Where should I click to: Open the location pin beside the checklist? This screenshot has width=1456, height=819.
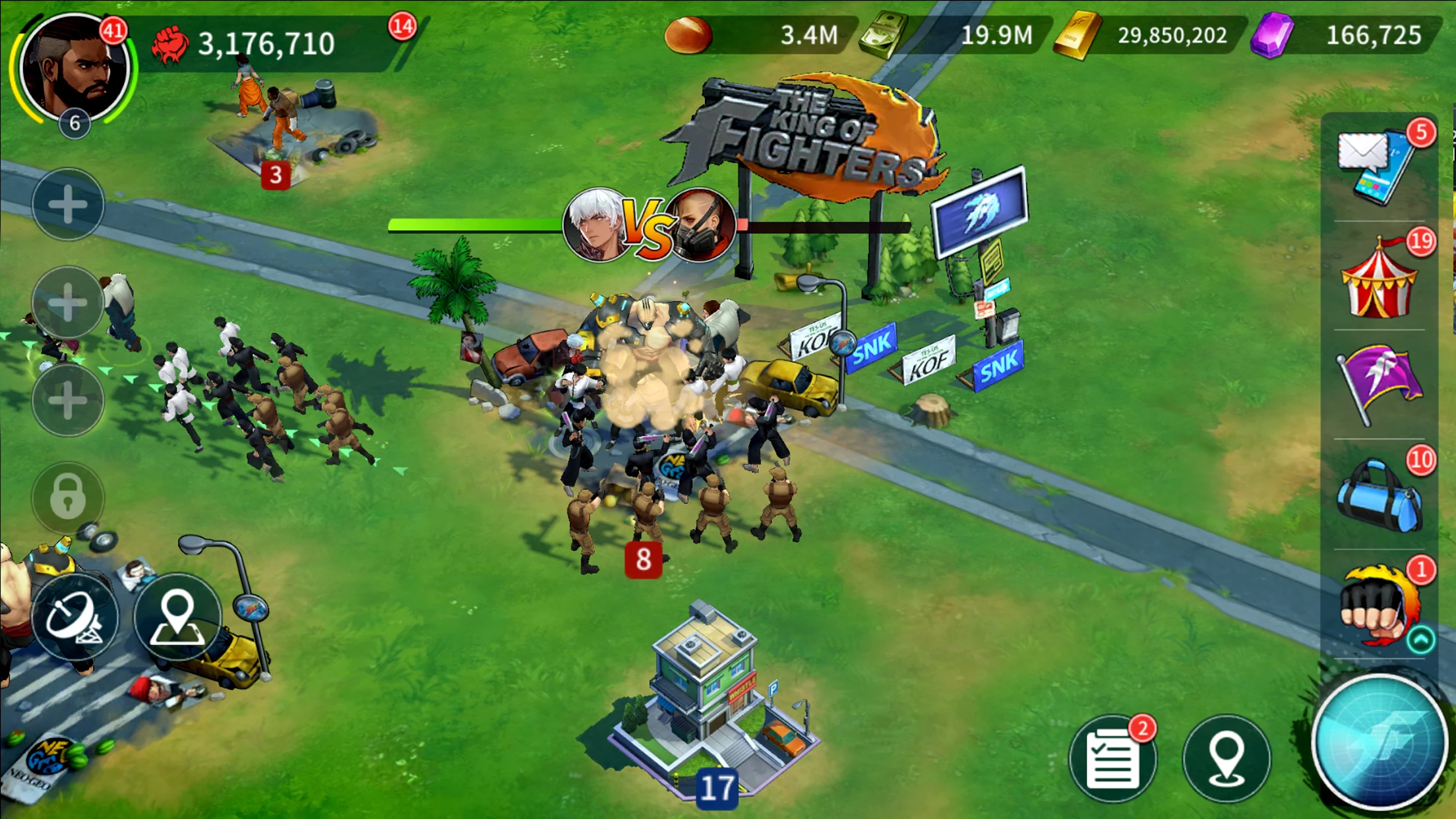pos(1226,758)
